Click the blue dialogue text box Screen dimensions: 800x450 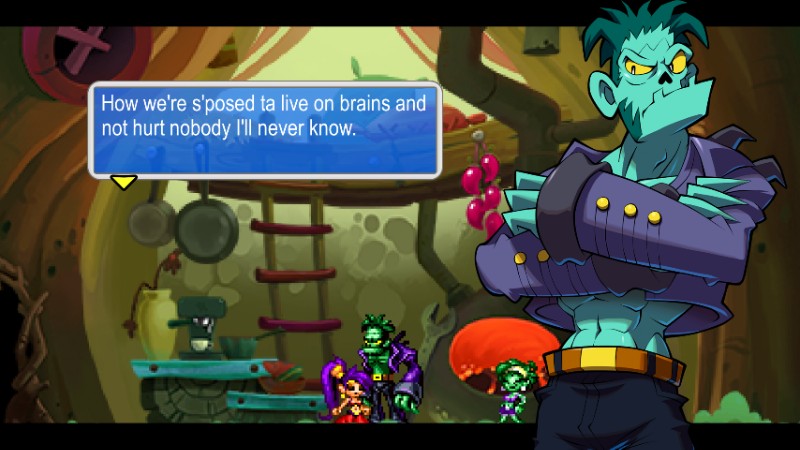click(265, 130)
